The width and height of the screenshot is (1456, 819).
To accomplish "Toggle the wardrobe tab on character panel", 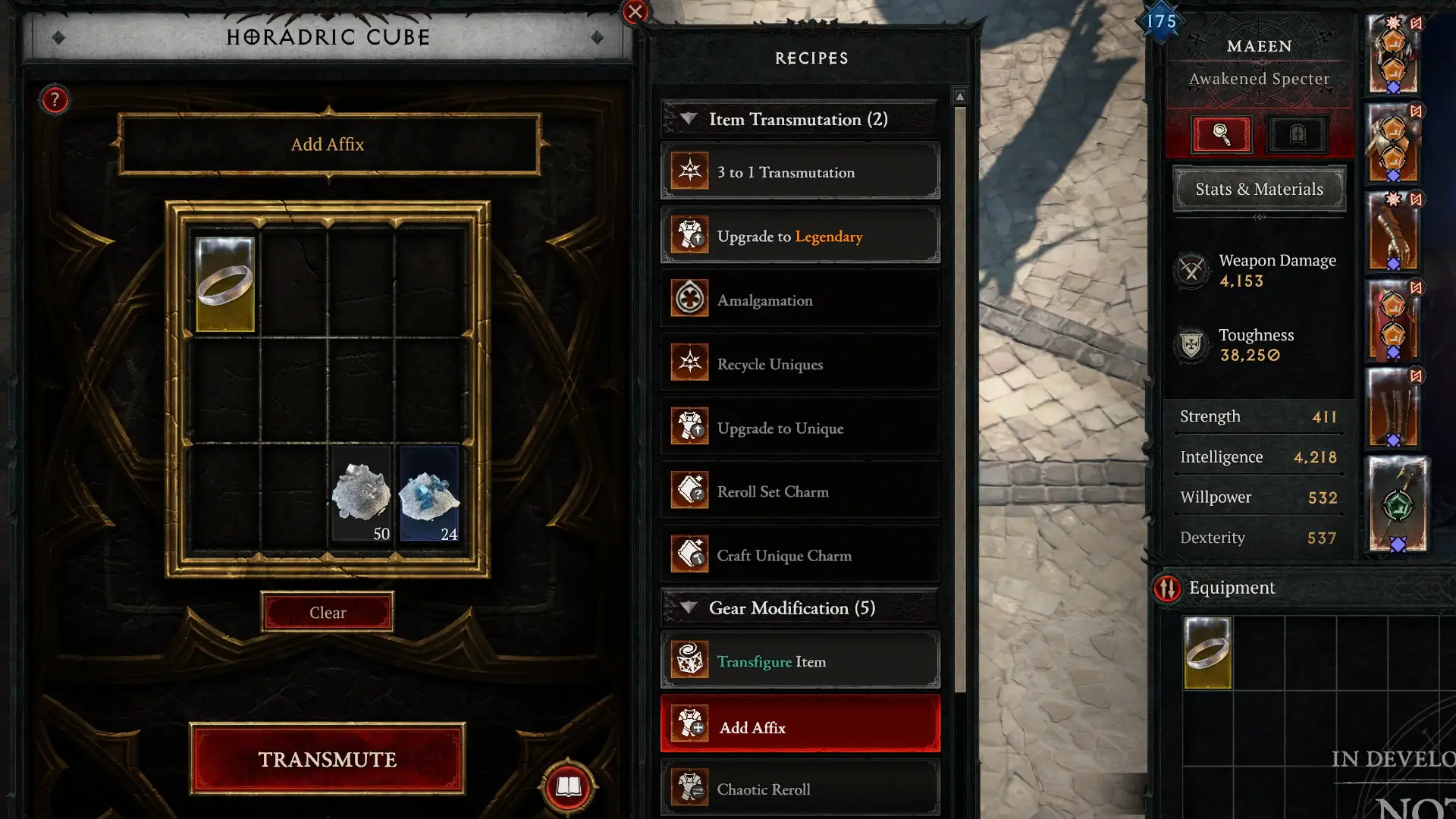I will pyautogui.click(x=1297, y=134).
